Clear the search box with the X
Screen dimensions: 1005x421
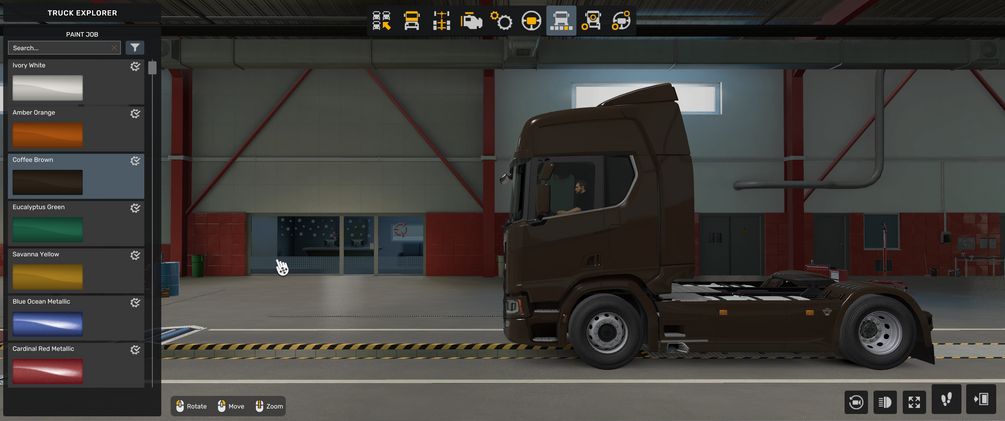115,47
